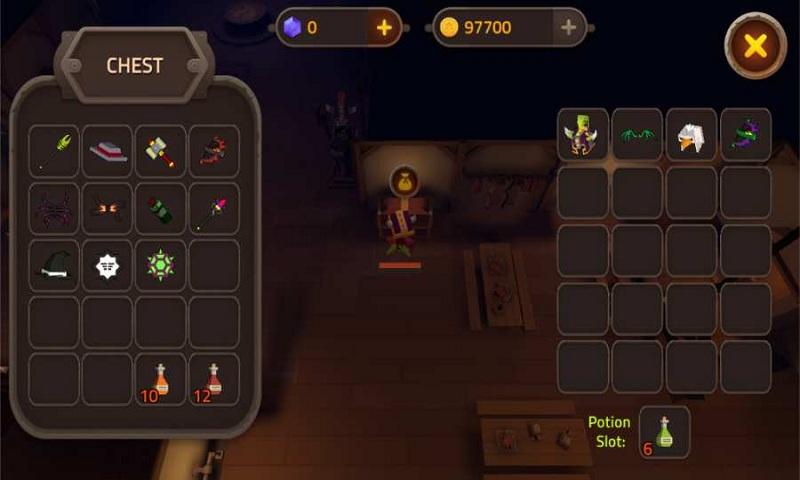Select the black witch hat slot

54,265
